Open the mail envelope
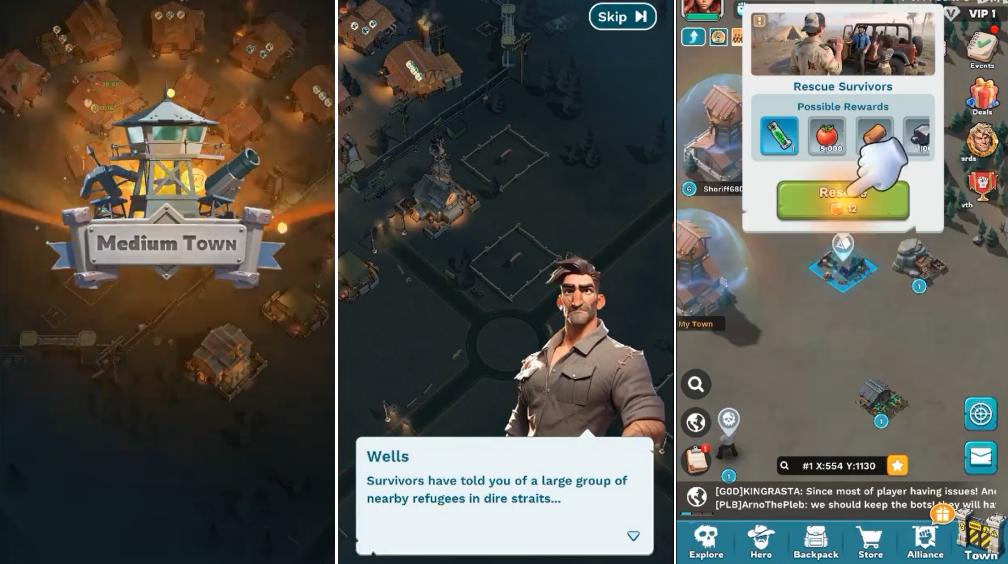1008x564 pixels. [x=981, y=457]
